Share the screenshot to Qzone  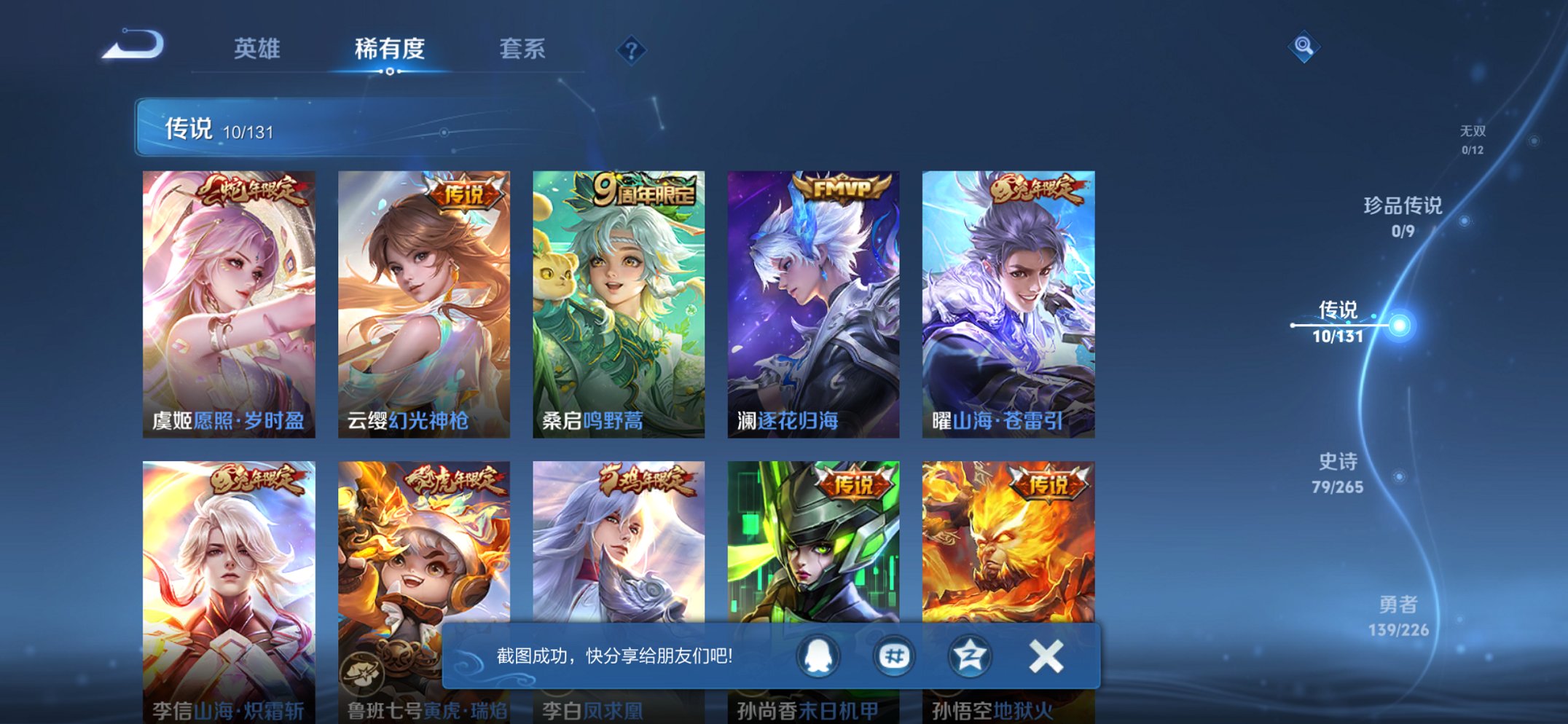(x=969, y=655)
